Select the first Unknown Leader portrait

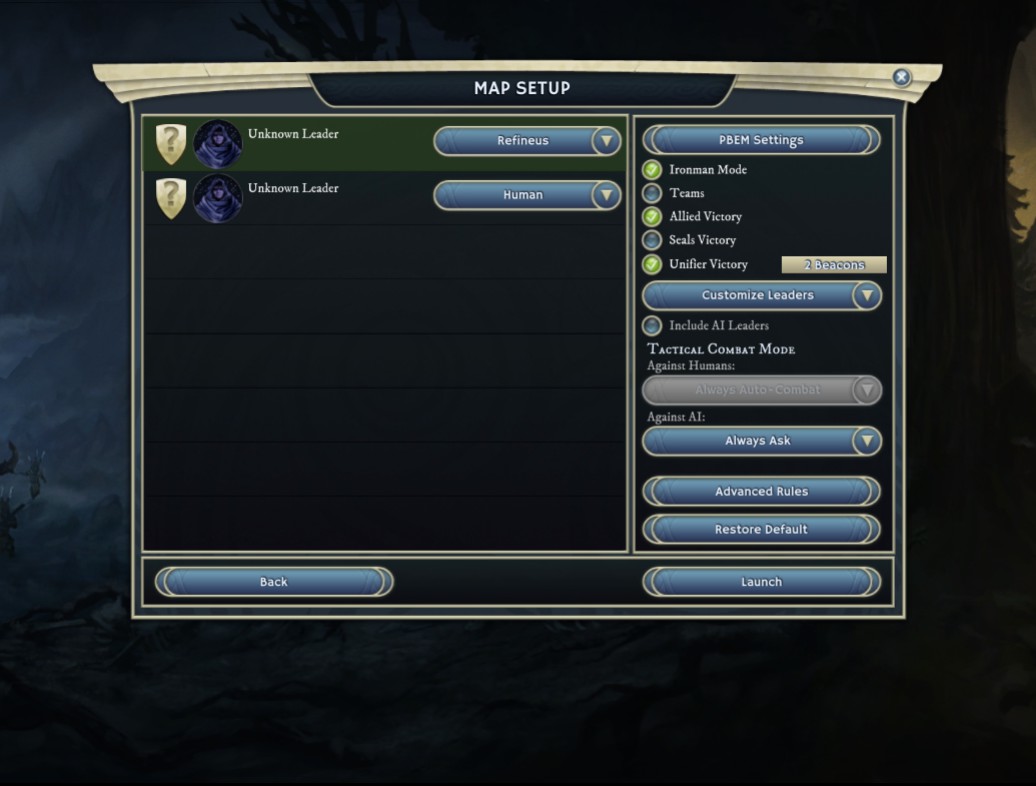coord(218,144)
